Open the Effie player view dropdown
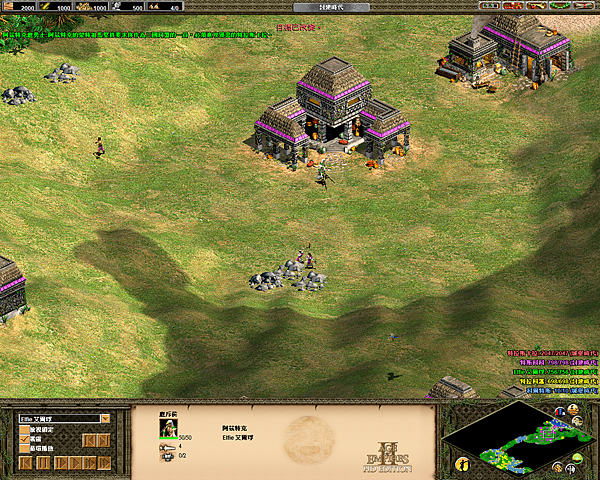The width and height of the screenshot is (600, 480). click(x=104, y=418)
